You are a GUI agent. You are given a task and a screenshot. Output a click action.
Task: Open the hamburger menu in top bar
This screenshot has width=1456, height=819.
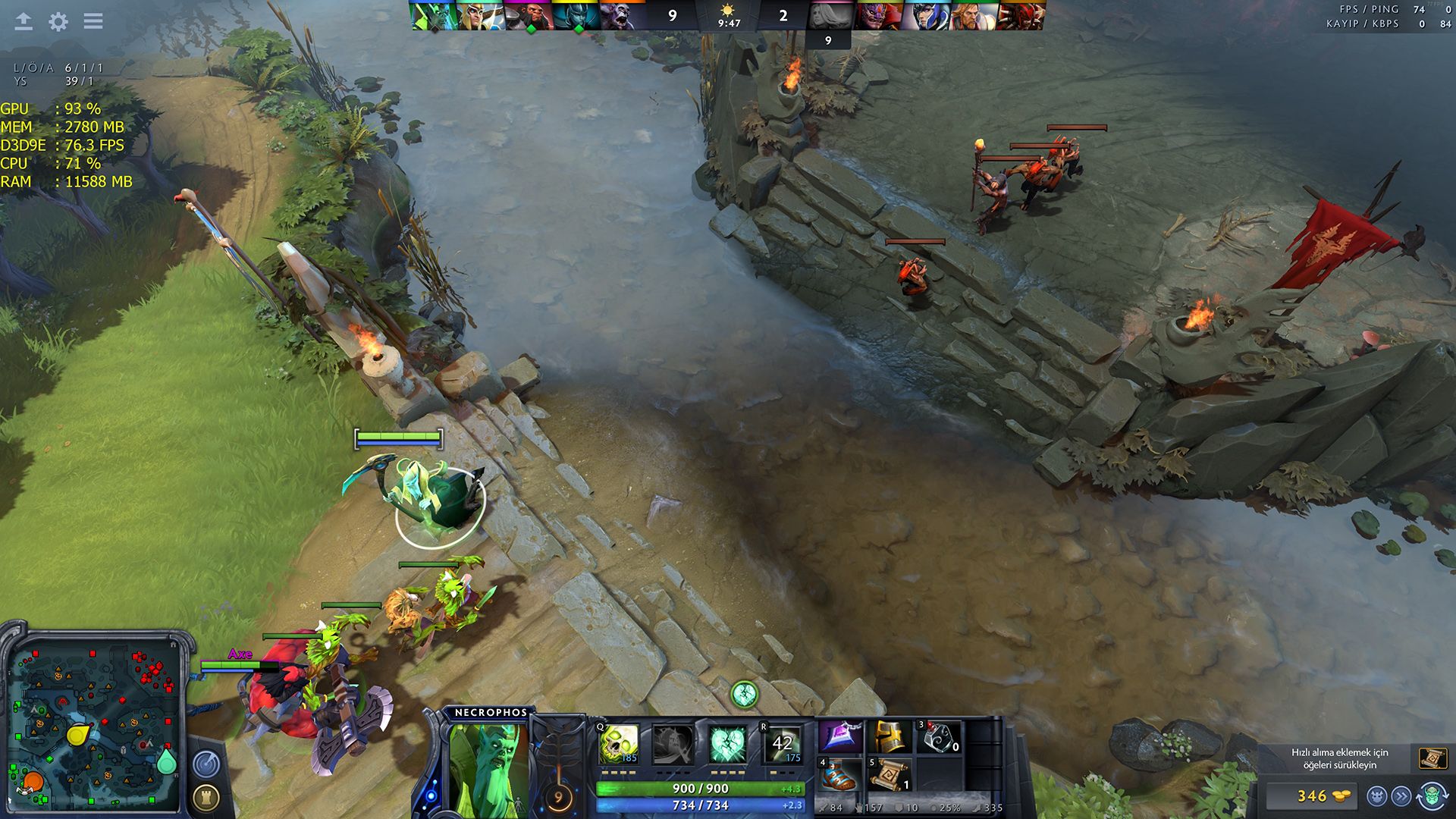[x=93, y=21]
